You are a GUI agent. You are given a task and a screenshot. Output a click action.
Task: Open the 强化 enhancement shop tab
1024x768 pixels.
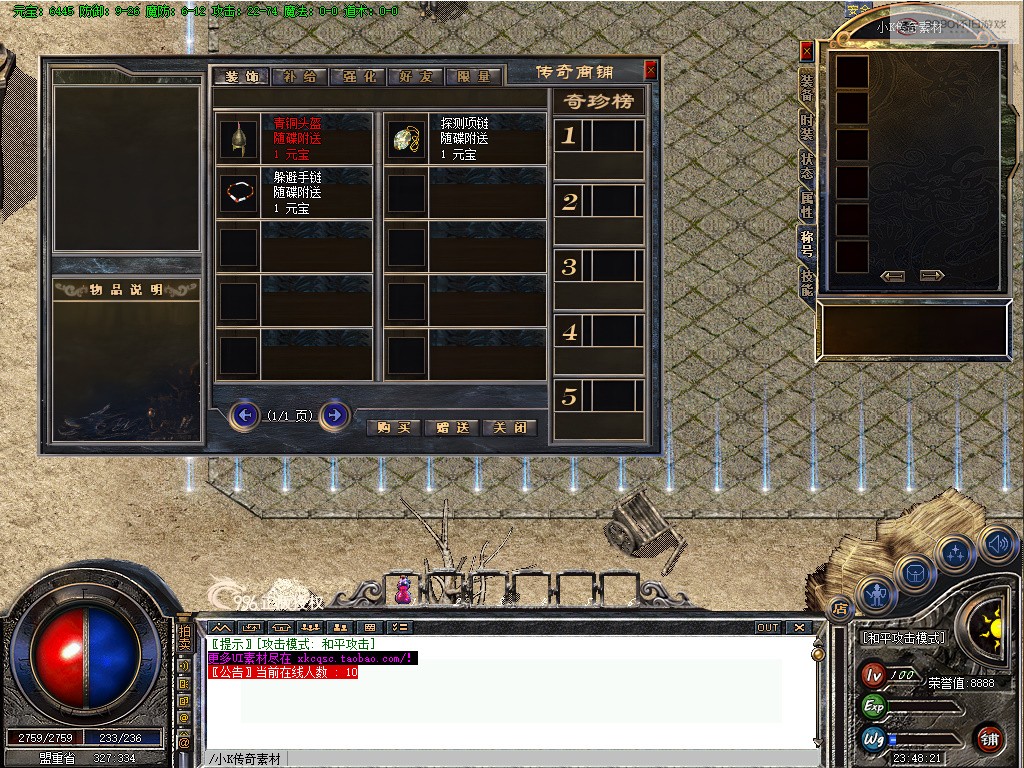358,76
